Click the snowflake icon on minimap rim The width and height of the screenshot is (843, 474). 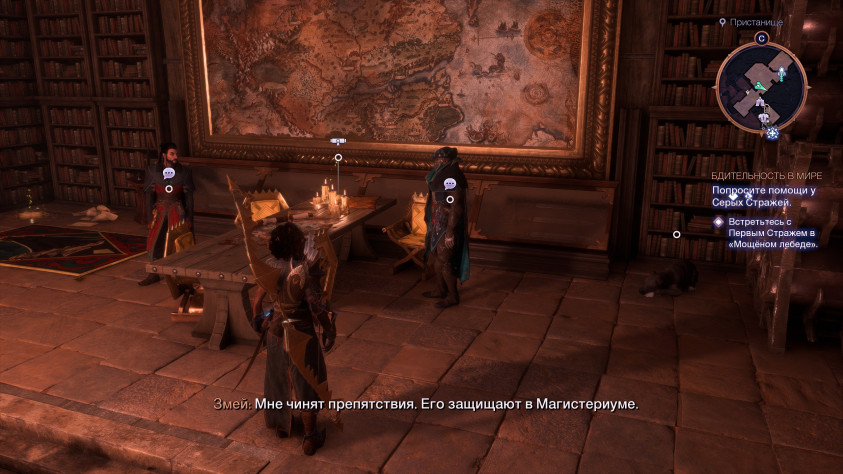(772, 133)
